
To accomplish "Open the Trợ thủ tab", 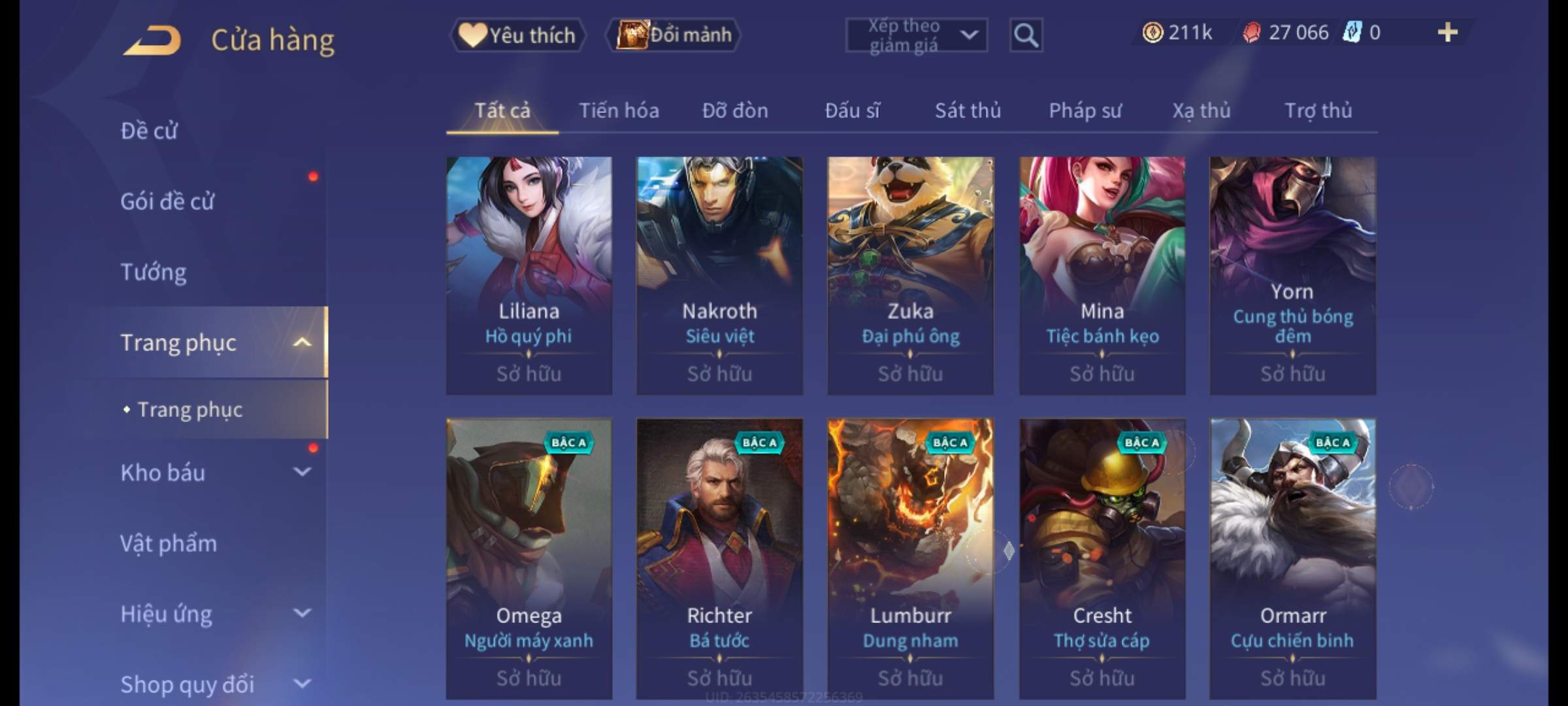I will click(1318, 111).
